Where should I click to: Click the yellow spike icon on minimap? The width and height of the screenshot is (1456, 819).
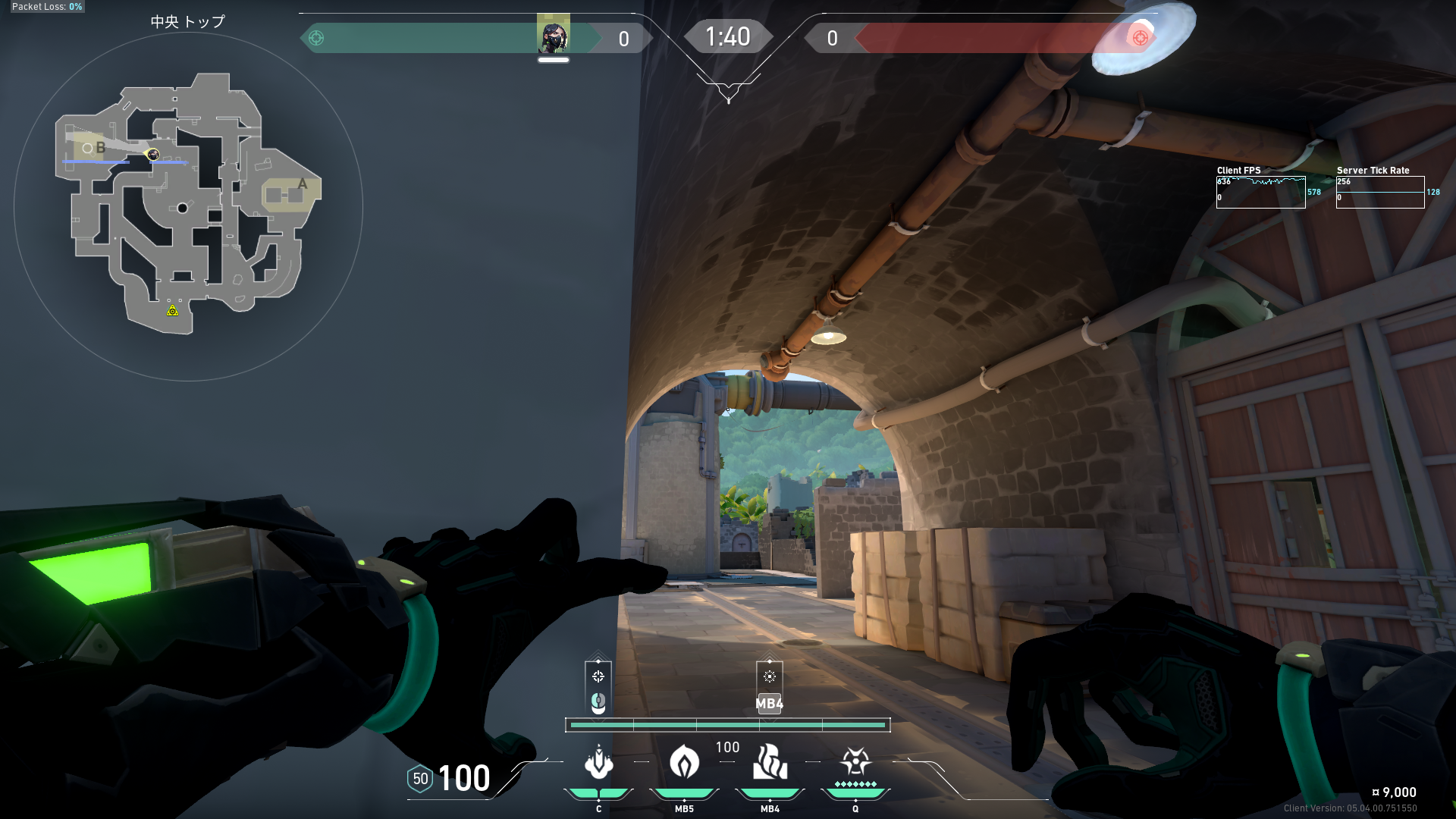click(x=173, y=310)
